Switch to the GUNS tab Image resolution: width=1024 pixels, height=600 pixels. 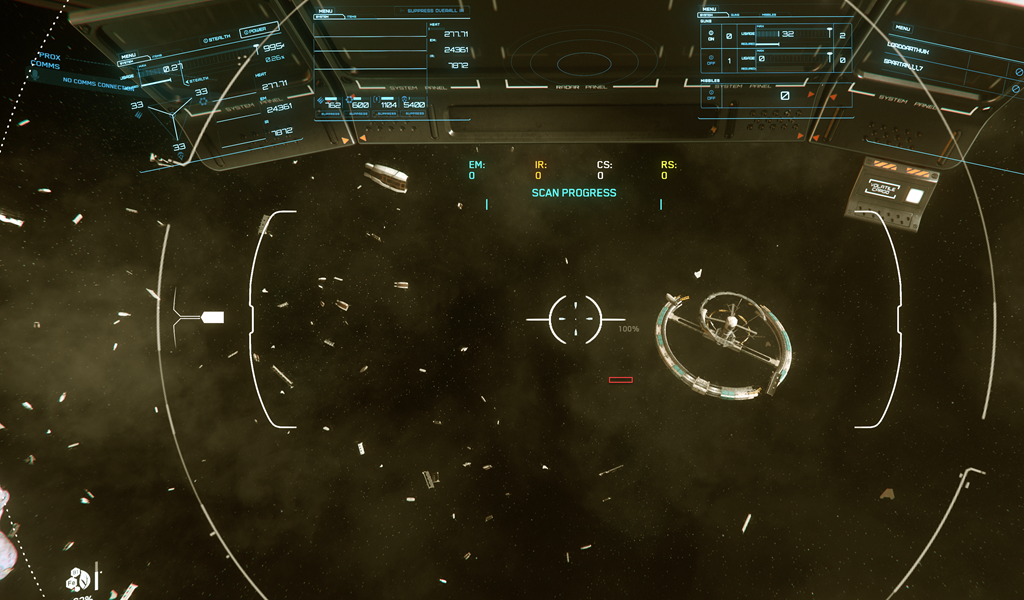pyautogui.click(x=737, y=15)
